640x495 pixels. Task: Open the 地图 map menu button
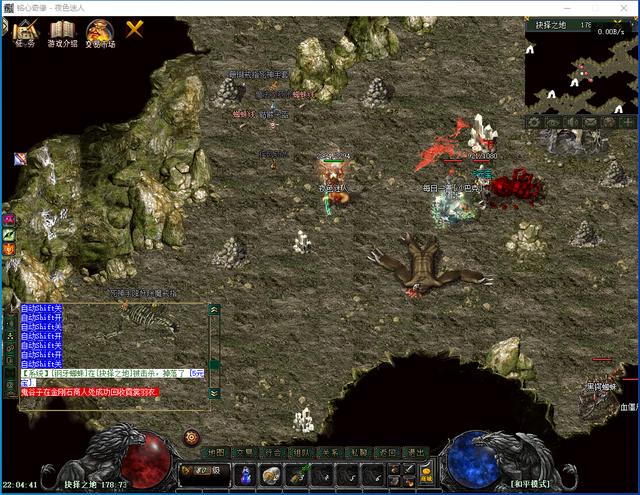216,452
